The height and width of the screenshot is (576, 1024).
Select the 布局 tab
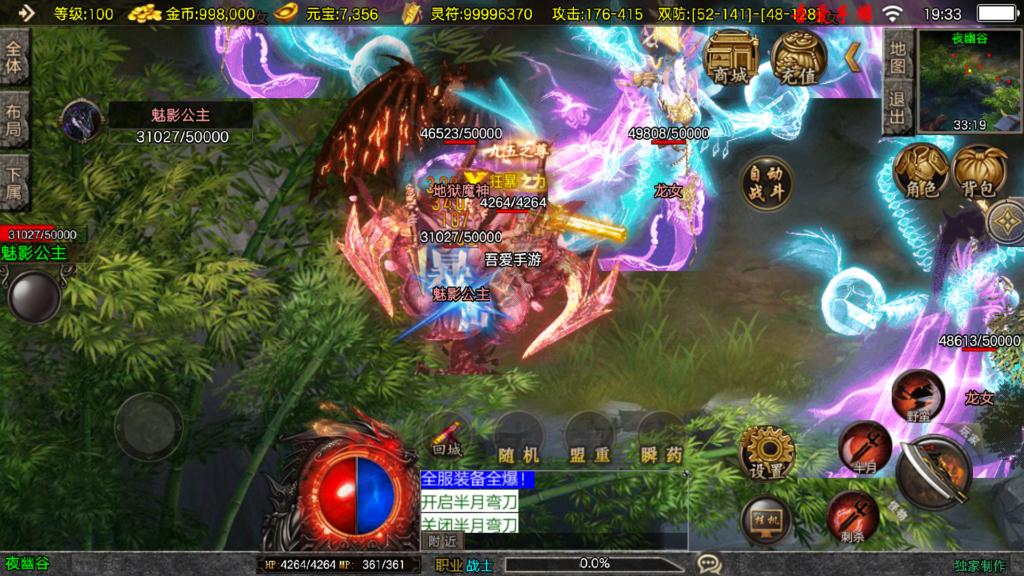click(x=14, y=121)
